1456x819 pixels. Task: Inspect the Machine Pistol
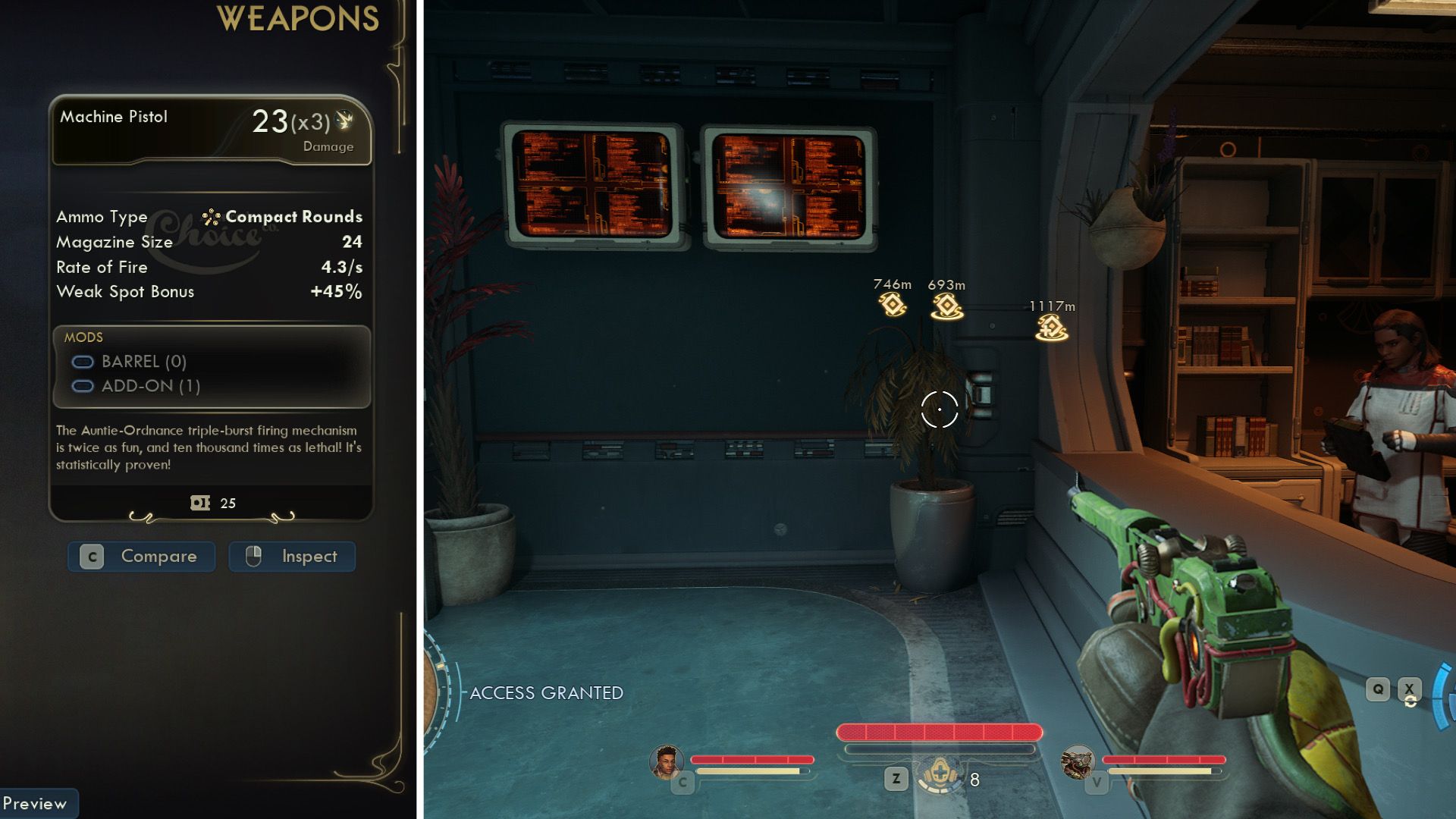(x=292, y=557)
